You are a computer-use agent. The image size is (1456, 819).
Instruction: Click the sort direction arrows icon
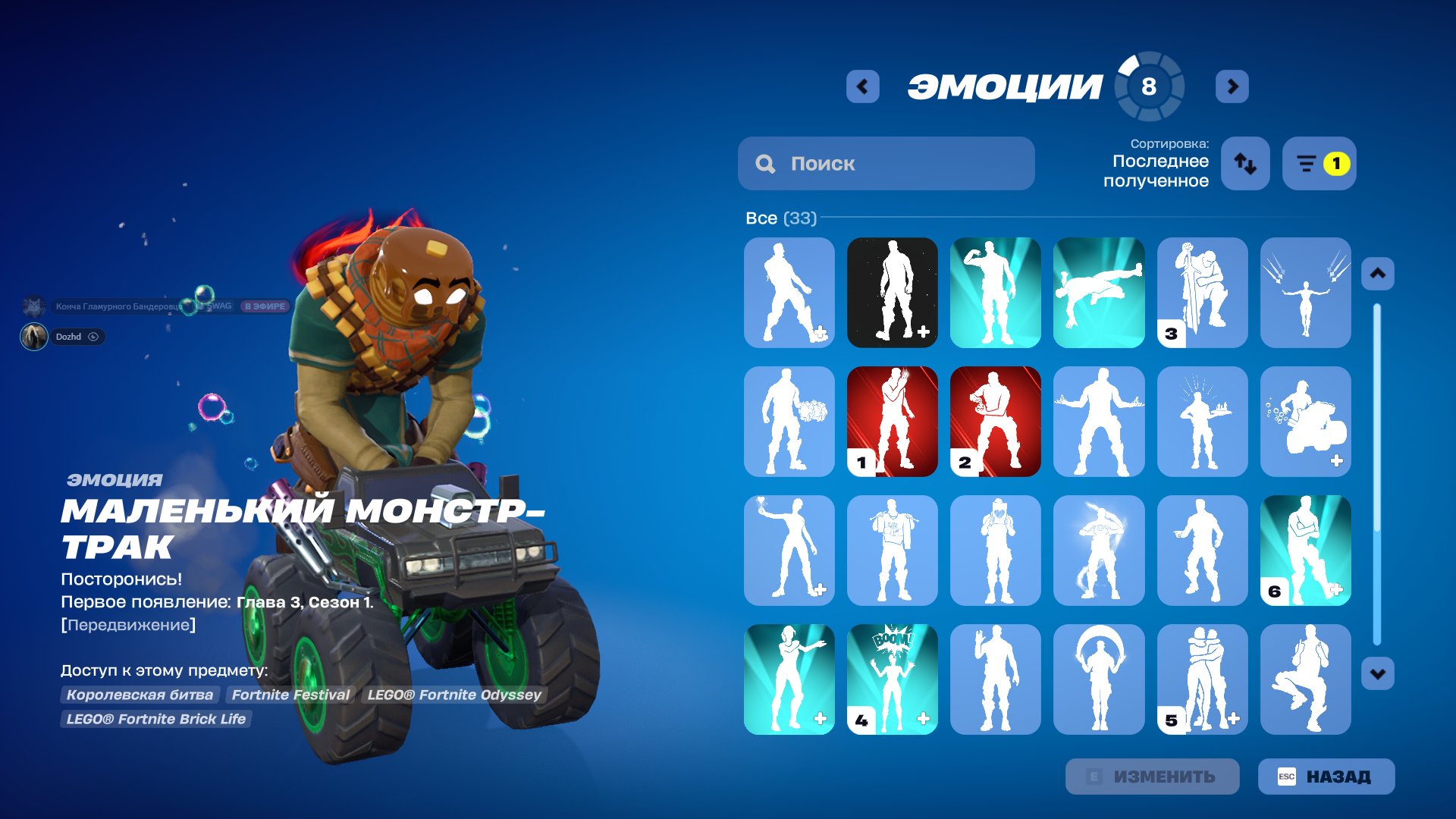tap(1244, 163)
